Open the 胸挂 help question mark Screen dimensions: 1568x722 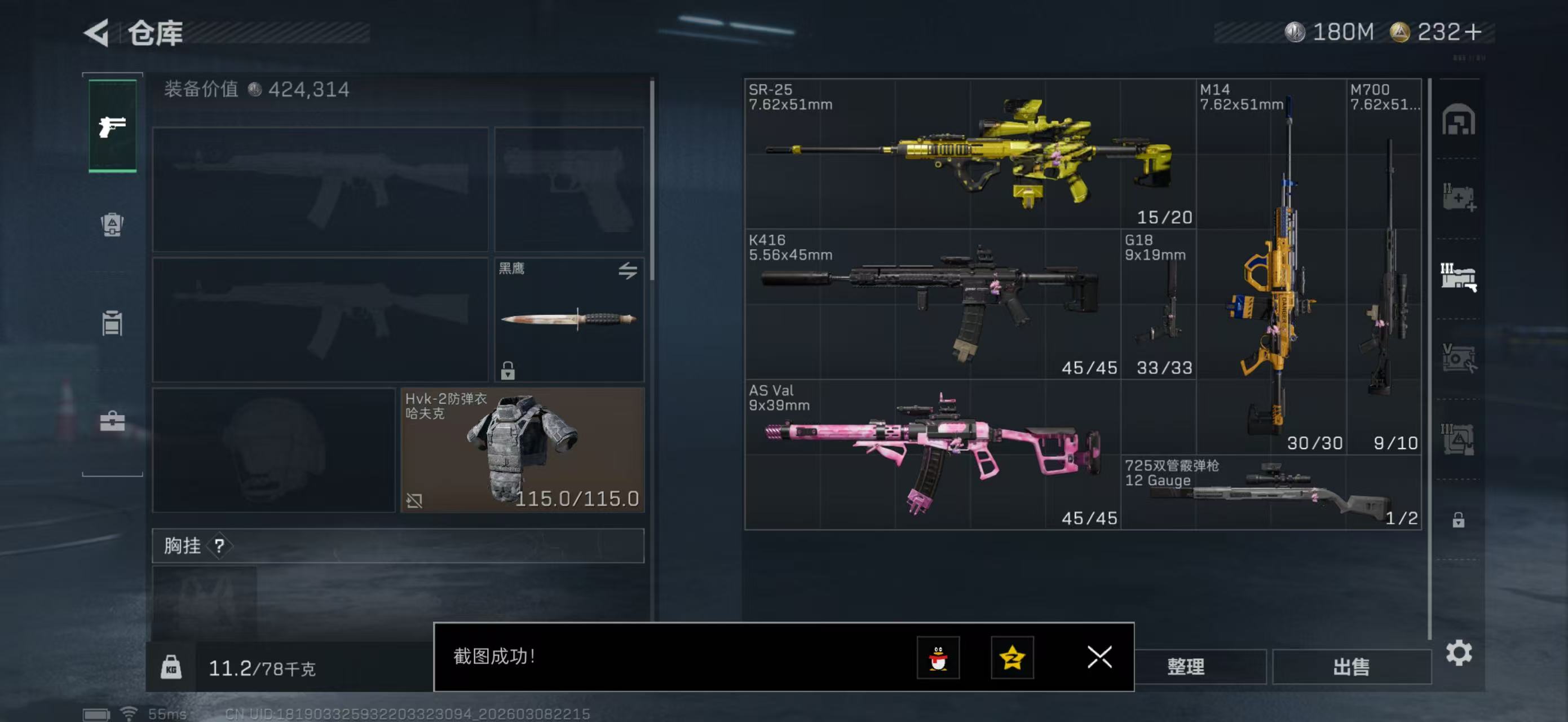[x=220, y=545]
